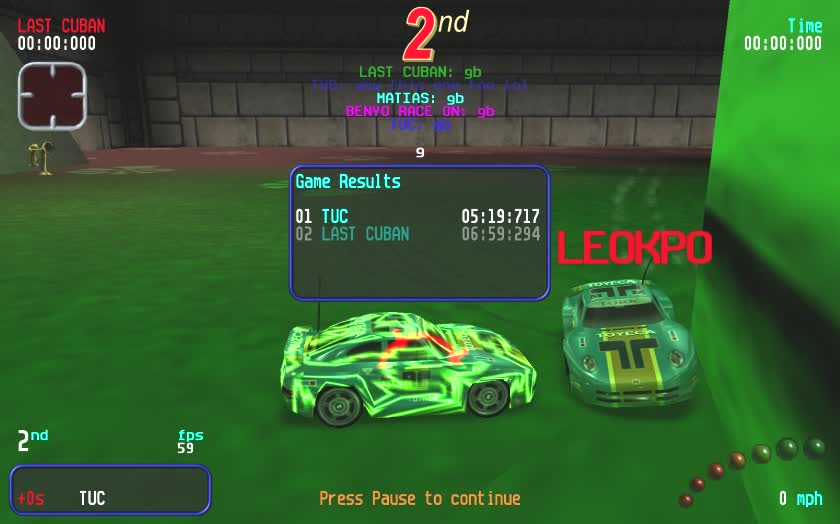840x524 pixels.
Task: Select TUC's first-place row in Game Results
Action: pyautogui.click(x=418, y=216)
